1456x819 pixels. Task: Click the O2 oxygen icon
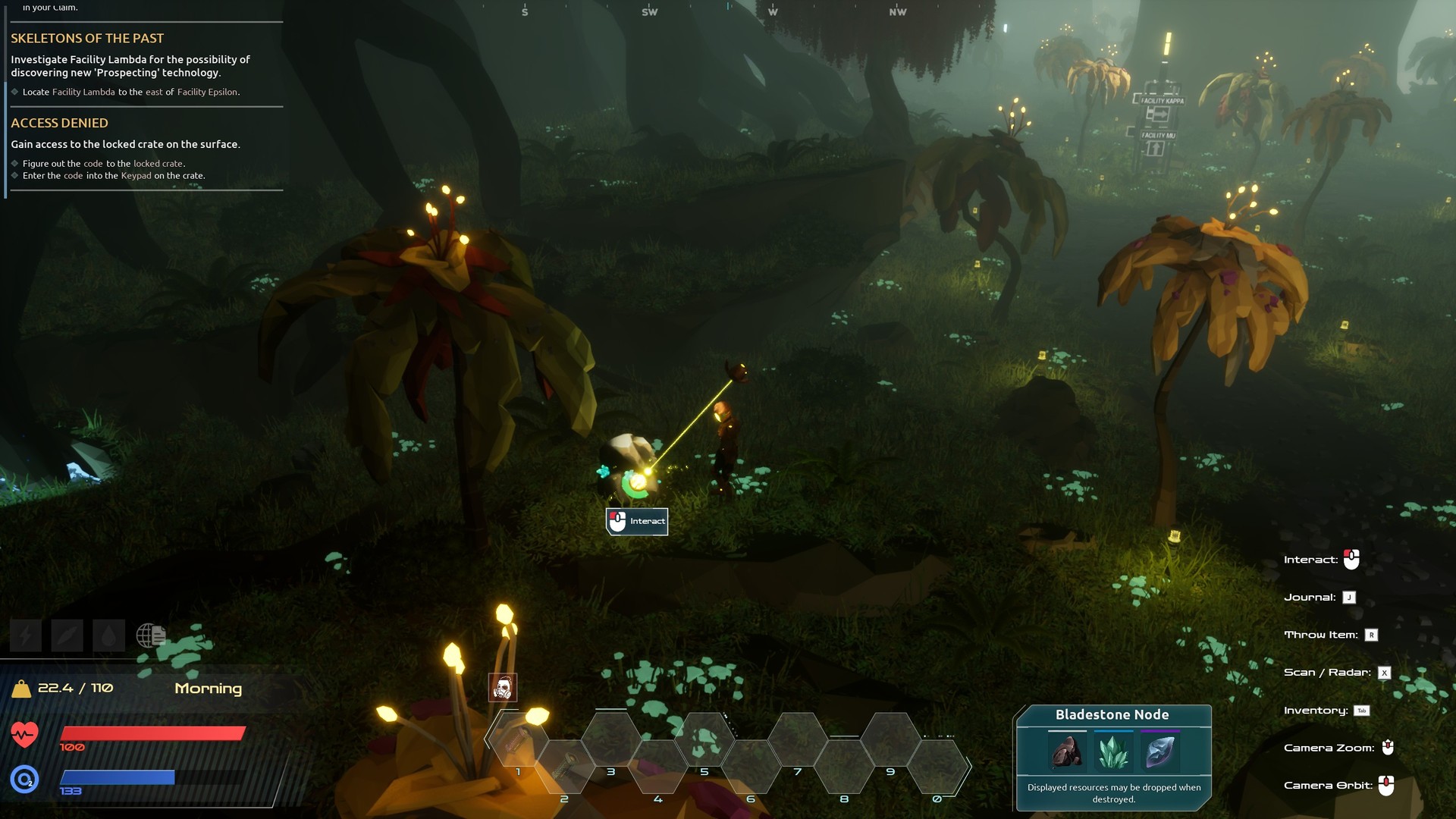(x=24, y=779)
